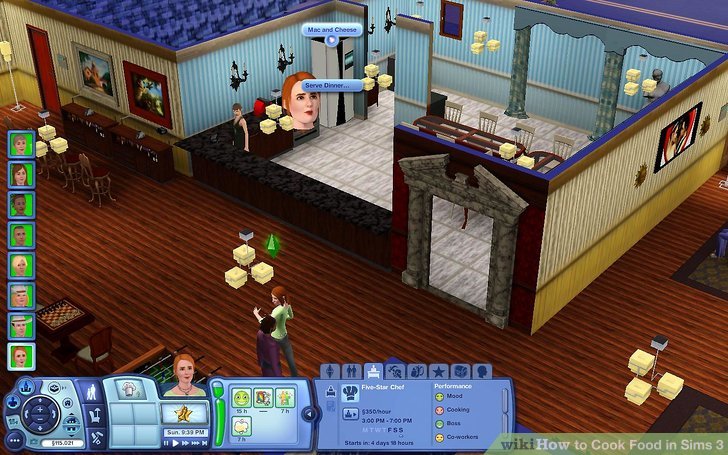Switch to the Relationships tab

tap(353, 371)
